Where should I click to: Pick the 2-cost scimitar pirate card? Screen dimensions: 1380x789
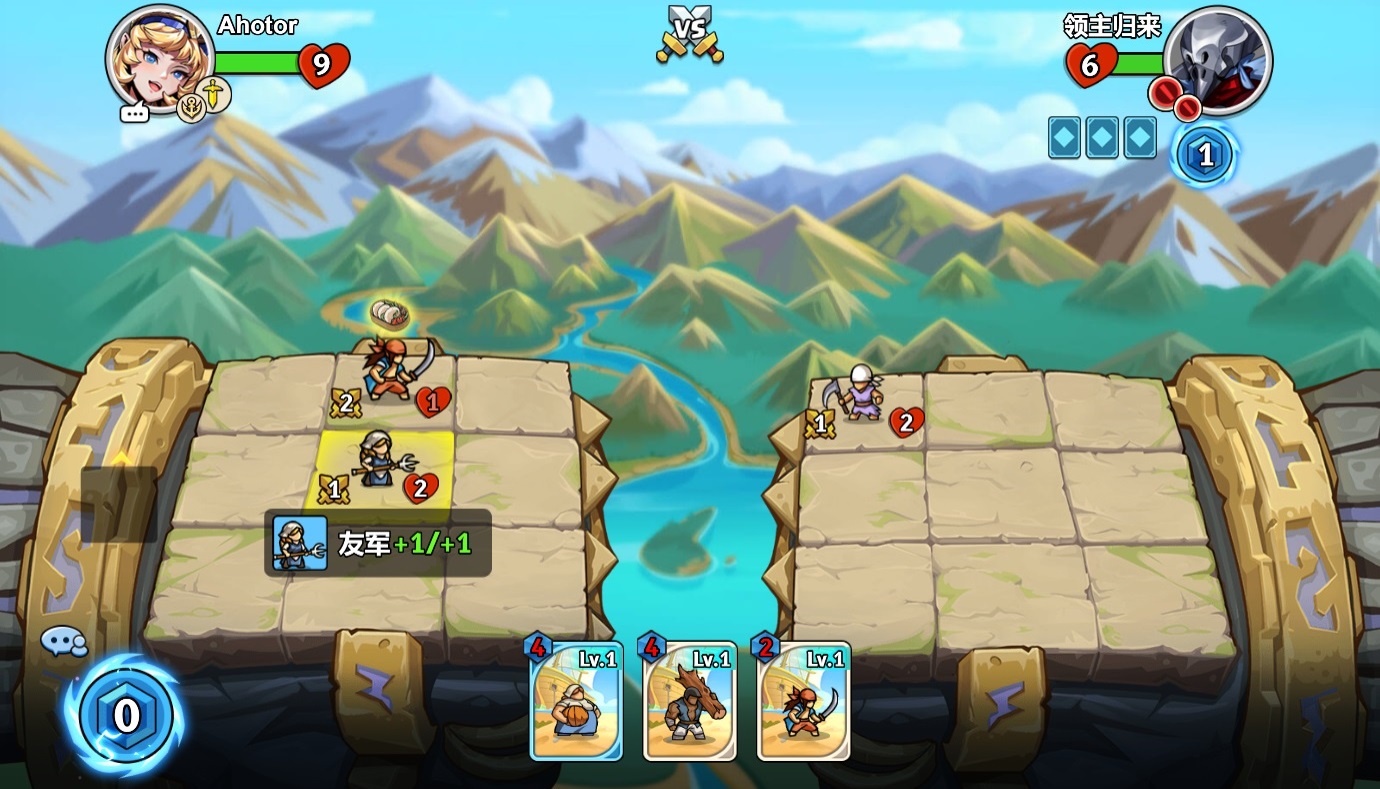[804, 701]
